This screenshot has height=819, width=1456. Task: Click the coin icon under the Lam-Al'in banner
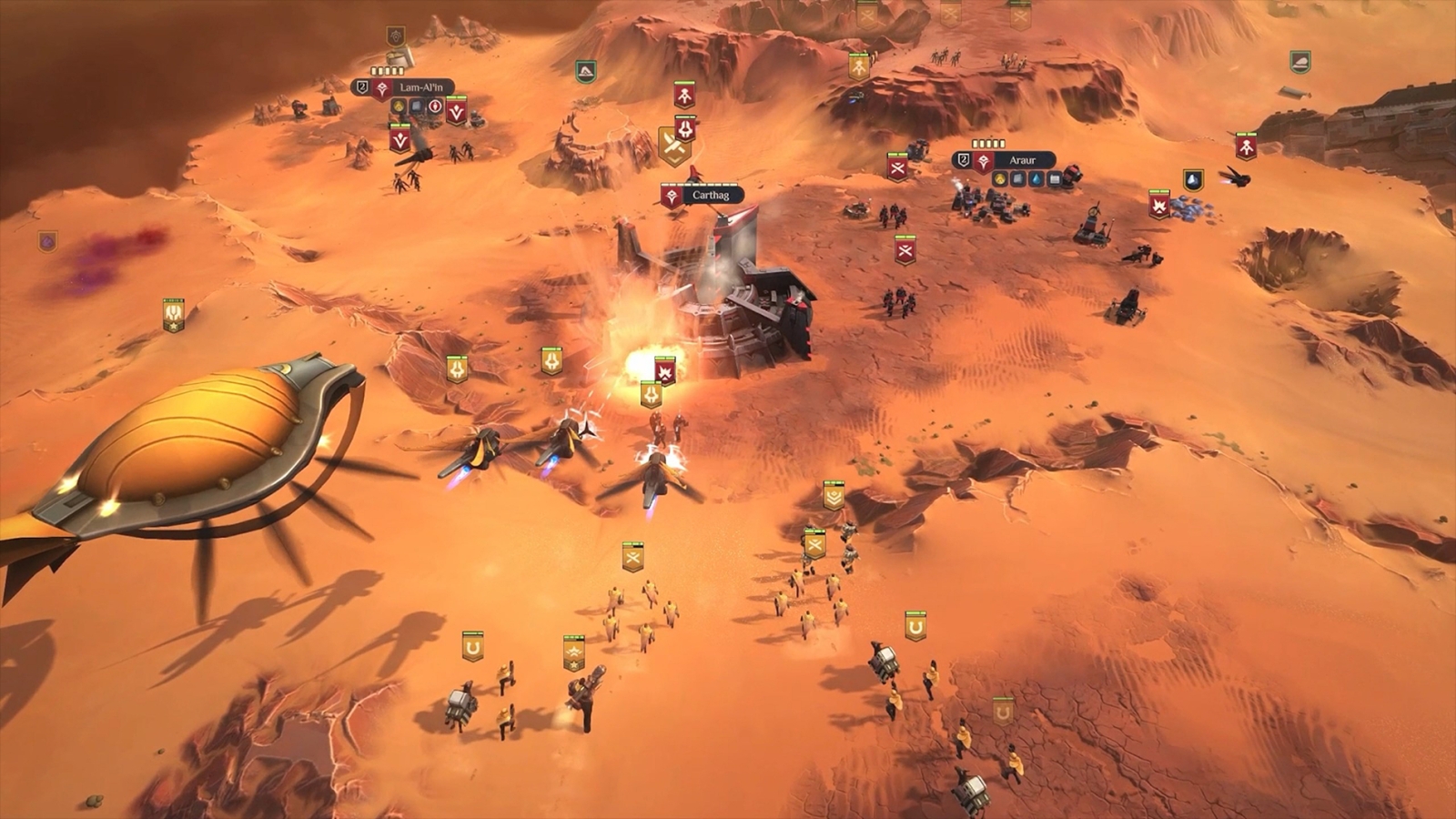(x=399, y=106)
